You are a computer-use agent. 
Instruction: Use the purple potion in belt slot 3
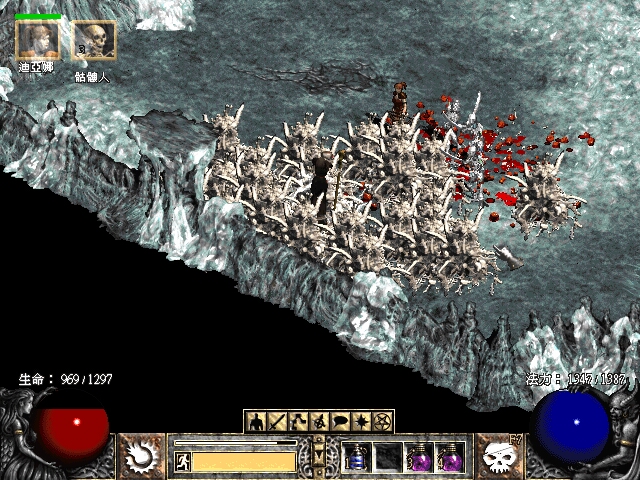click(x=420, y=457)
